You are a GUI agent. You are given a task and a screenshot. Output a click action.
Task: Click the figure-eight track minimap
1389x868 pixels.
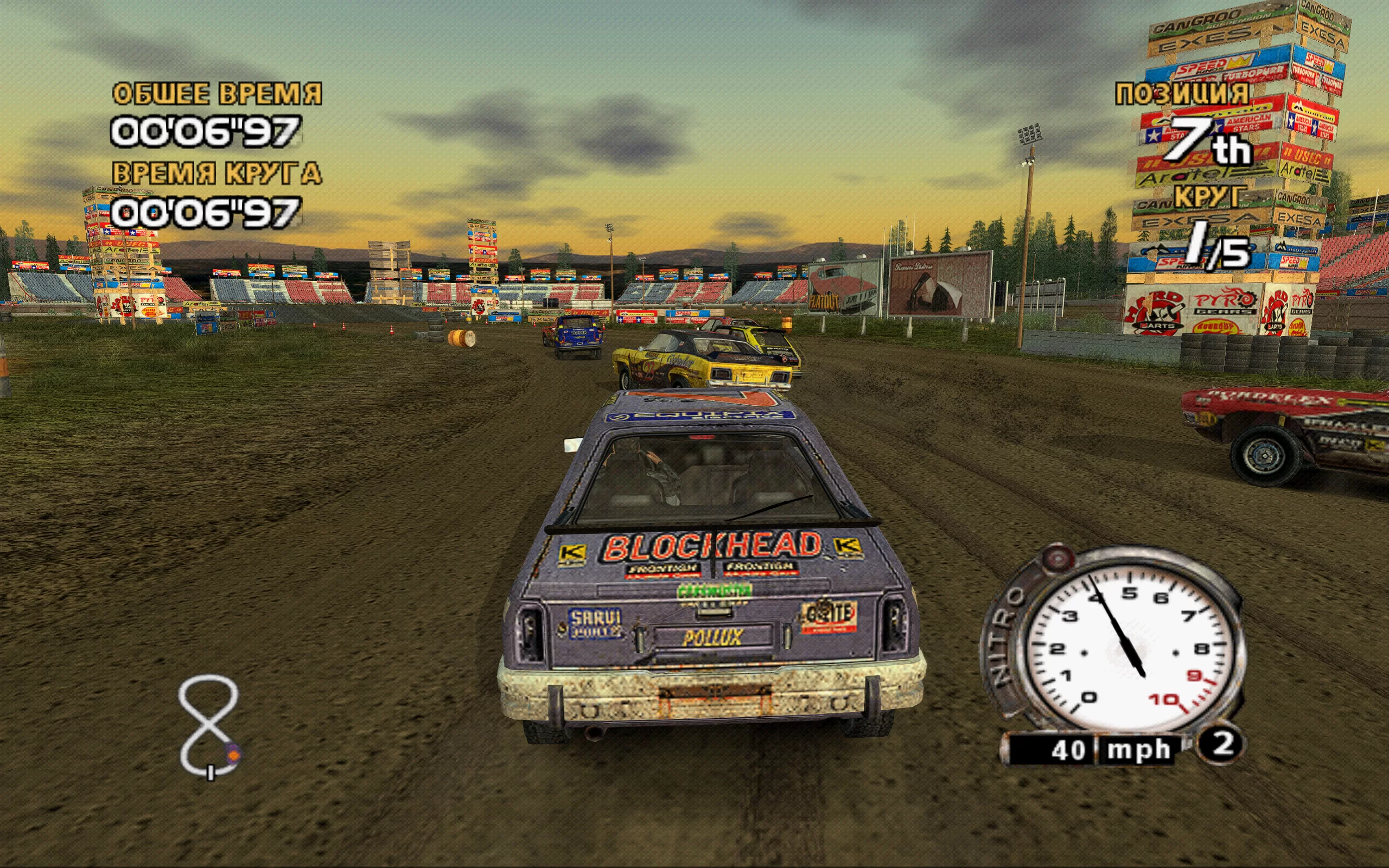tap(208, 724)
